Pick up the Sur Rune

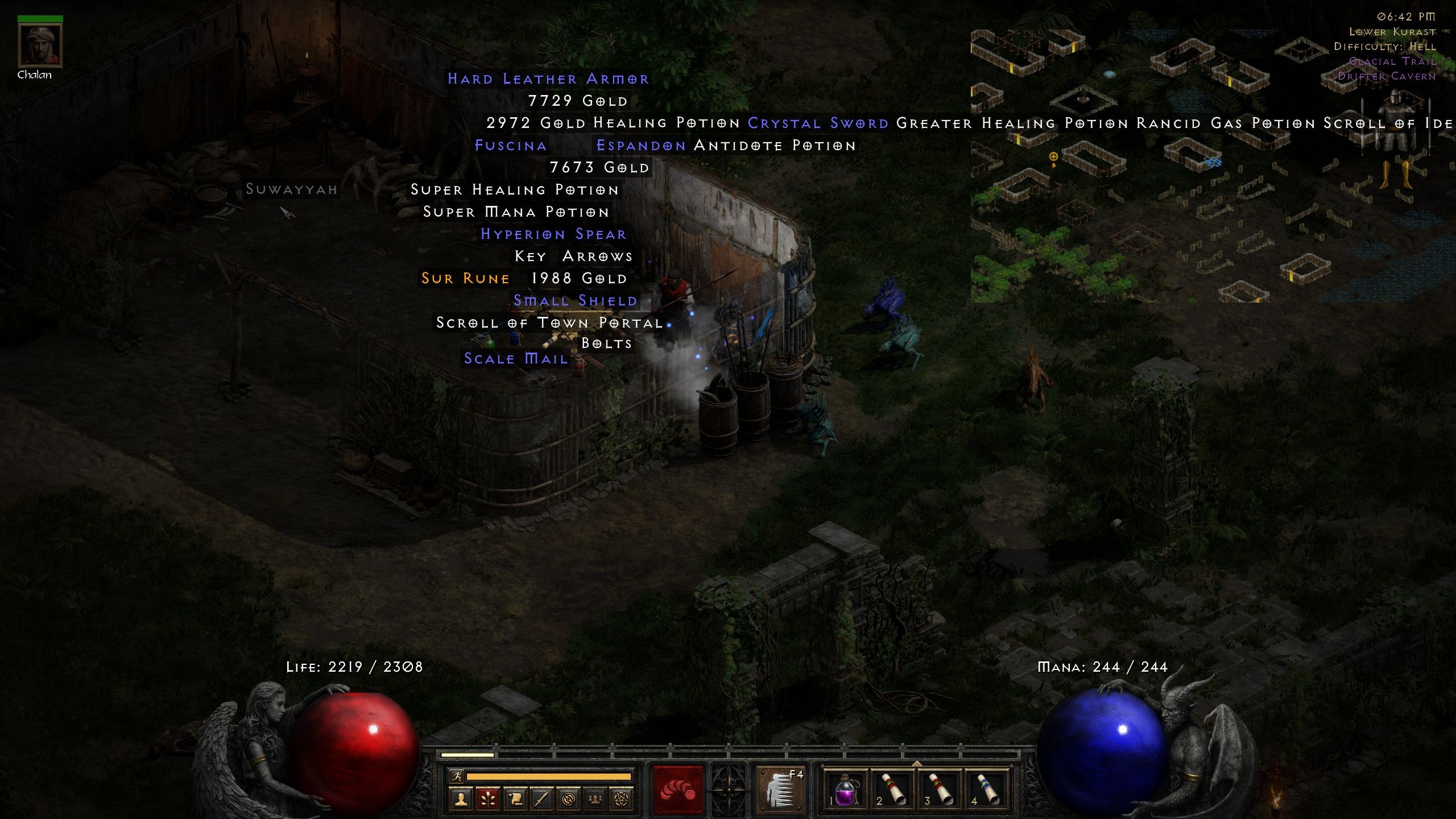(x=465, y=278)
